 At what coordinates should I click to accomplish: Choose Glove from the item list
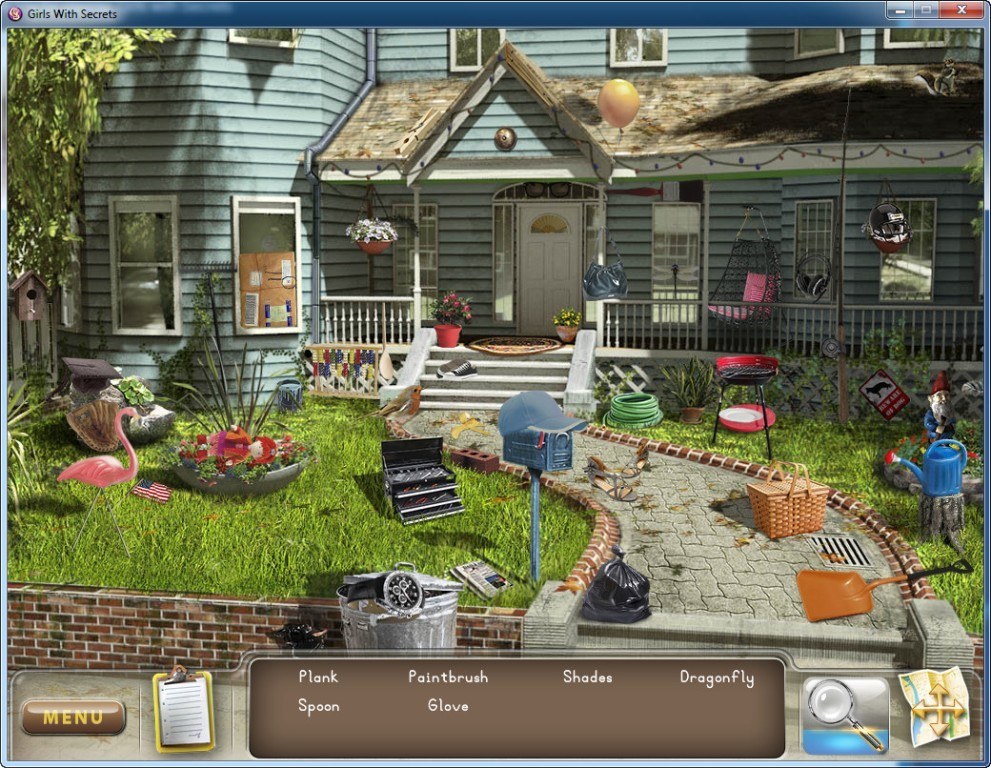(x=448, y=706)
